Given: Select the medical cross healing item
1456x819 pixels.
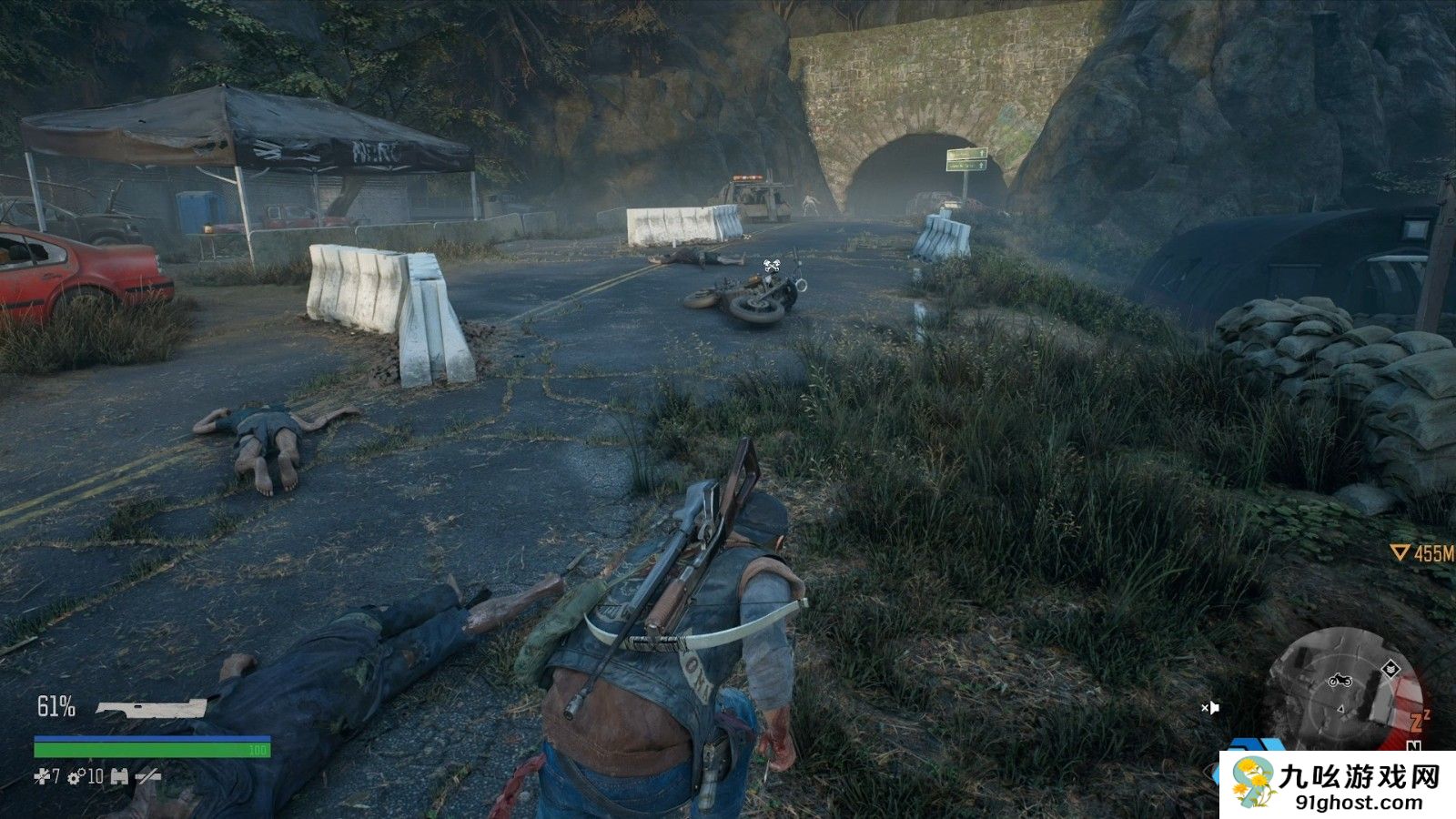Looking at the screenshot, I should click(x=41, y=776).
